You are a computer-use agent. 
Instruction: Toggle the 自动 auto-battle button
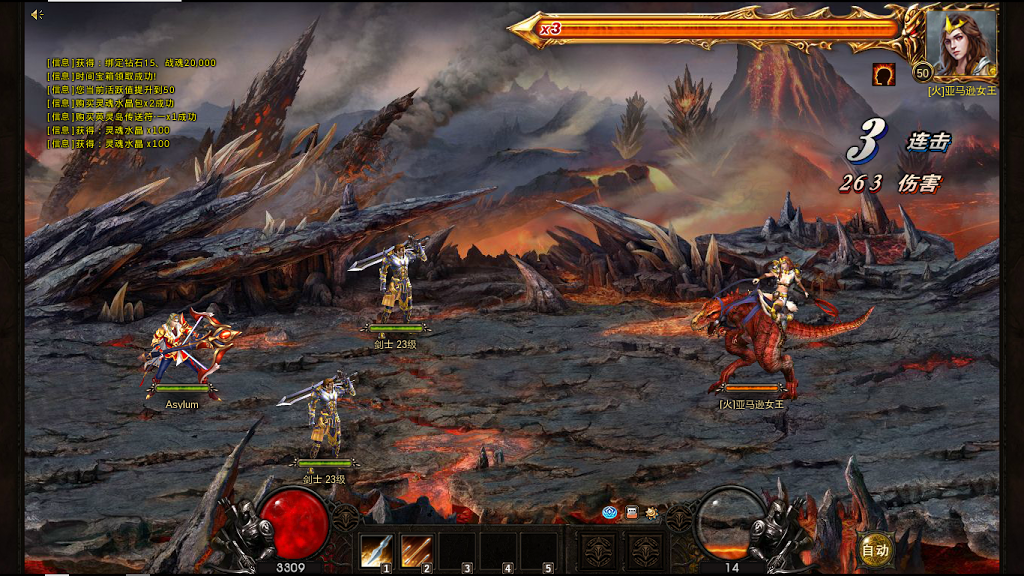click(875, 549)
